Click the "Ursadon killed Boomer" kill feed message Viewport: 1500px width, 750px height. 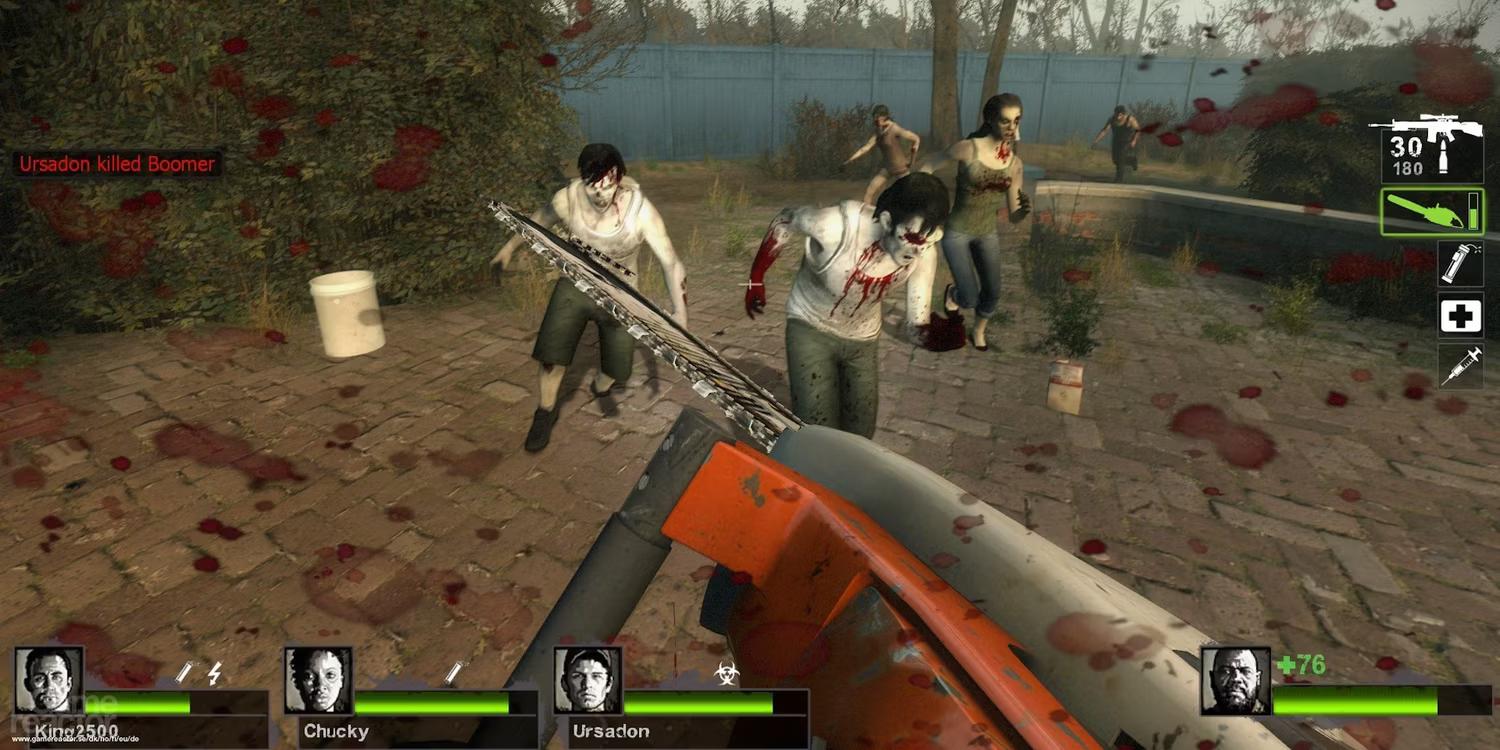[117, 164]
